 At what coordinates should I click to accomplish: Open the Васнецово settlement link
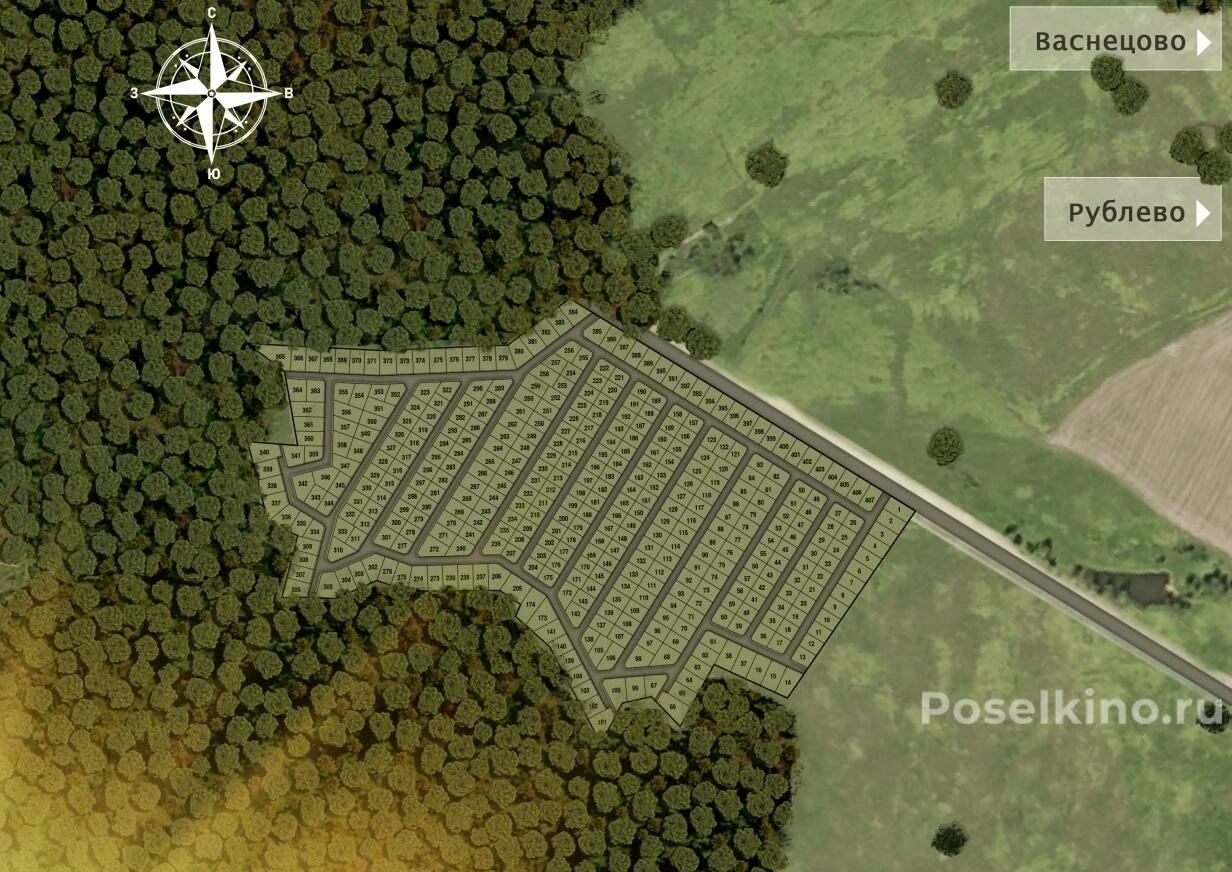pos(1114,40)
